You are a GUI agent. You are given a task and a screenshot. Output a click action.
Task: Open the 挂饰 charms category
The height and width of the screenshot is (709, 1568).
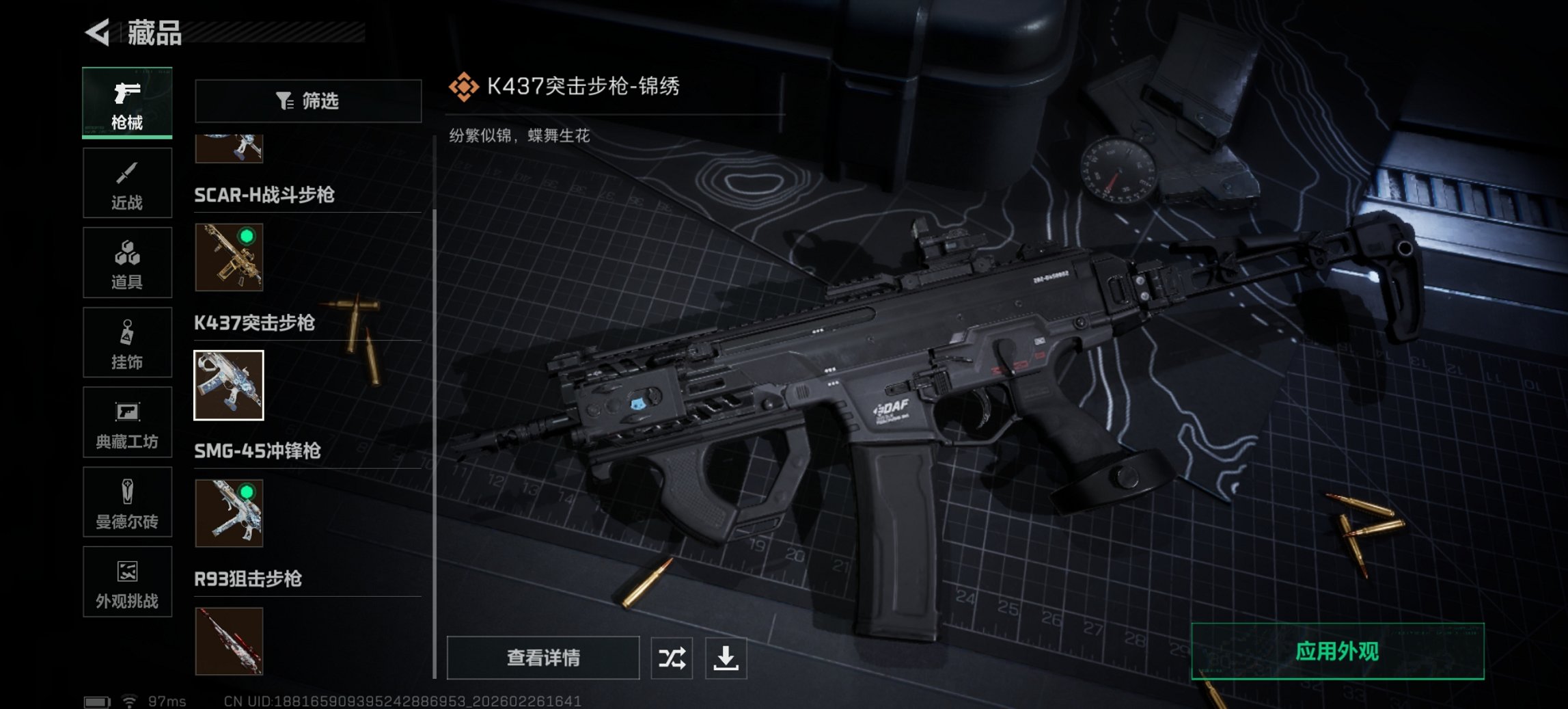[127, 343]
